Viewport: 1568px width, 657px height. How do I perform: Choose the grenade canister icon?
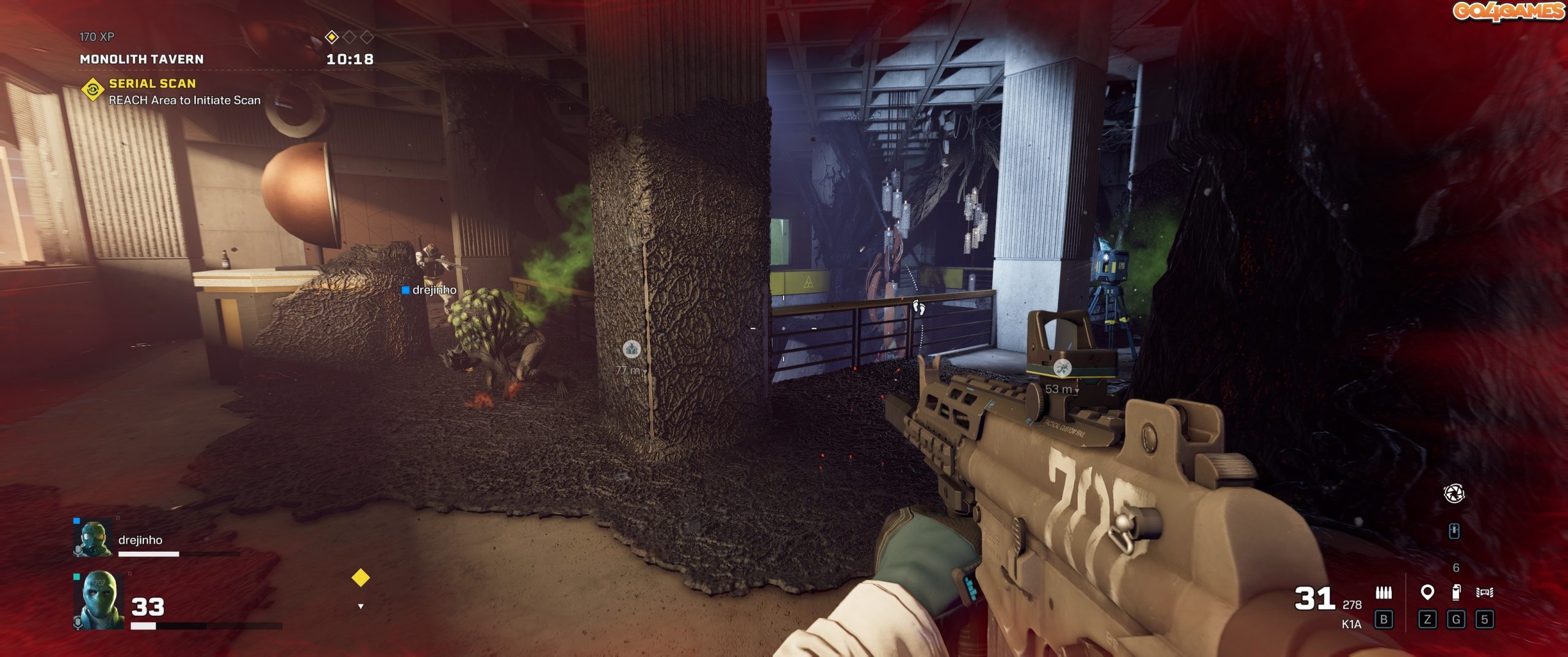(x=1456, y=592)
